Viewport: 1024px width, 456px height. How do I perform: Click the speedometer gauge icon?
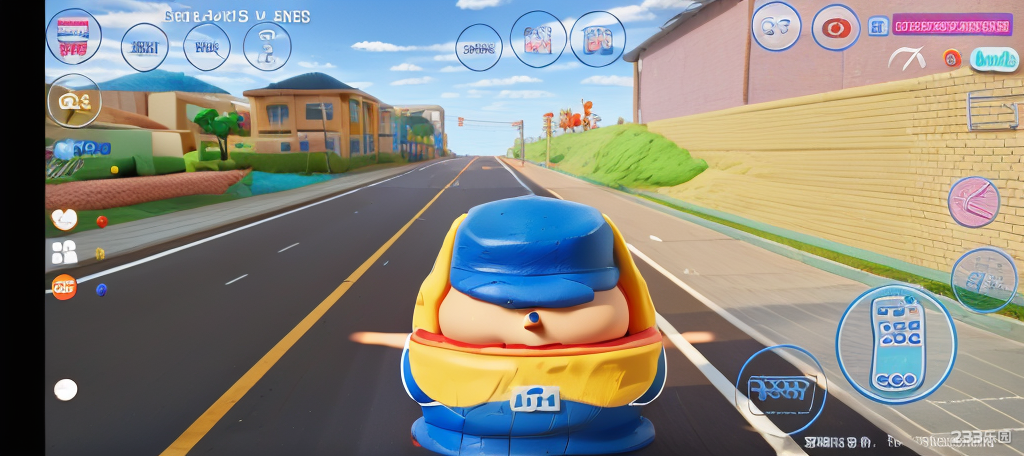coord(907,59)
